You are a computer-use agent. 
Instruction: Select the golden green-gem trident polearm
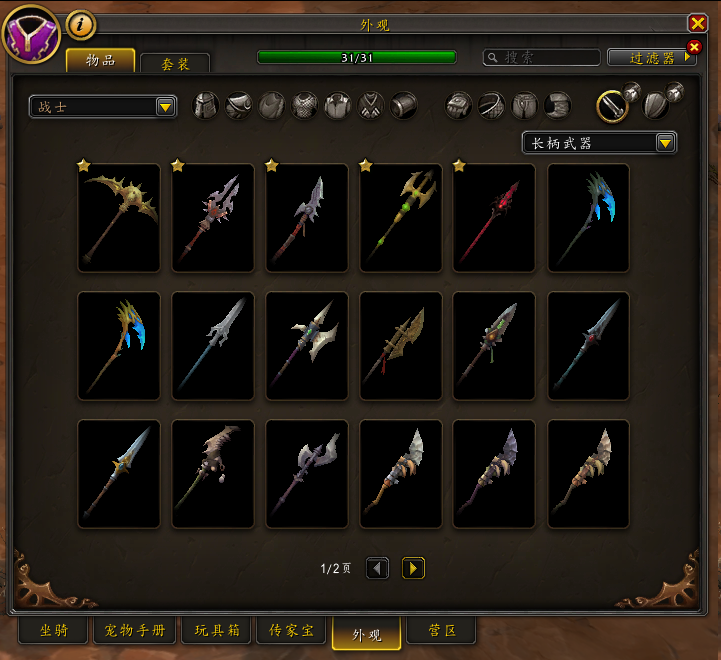[x=401, y=218]
